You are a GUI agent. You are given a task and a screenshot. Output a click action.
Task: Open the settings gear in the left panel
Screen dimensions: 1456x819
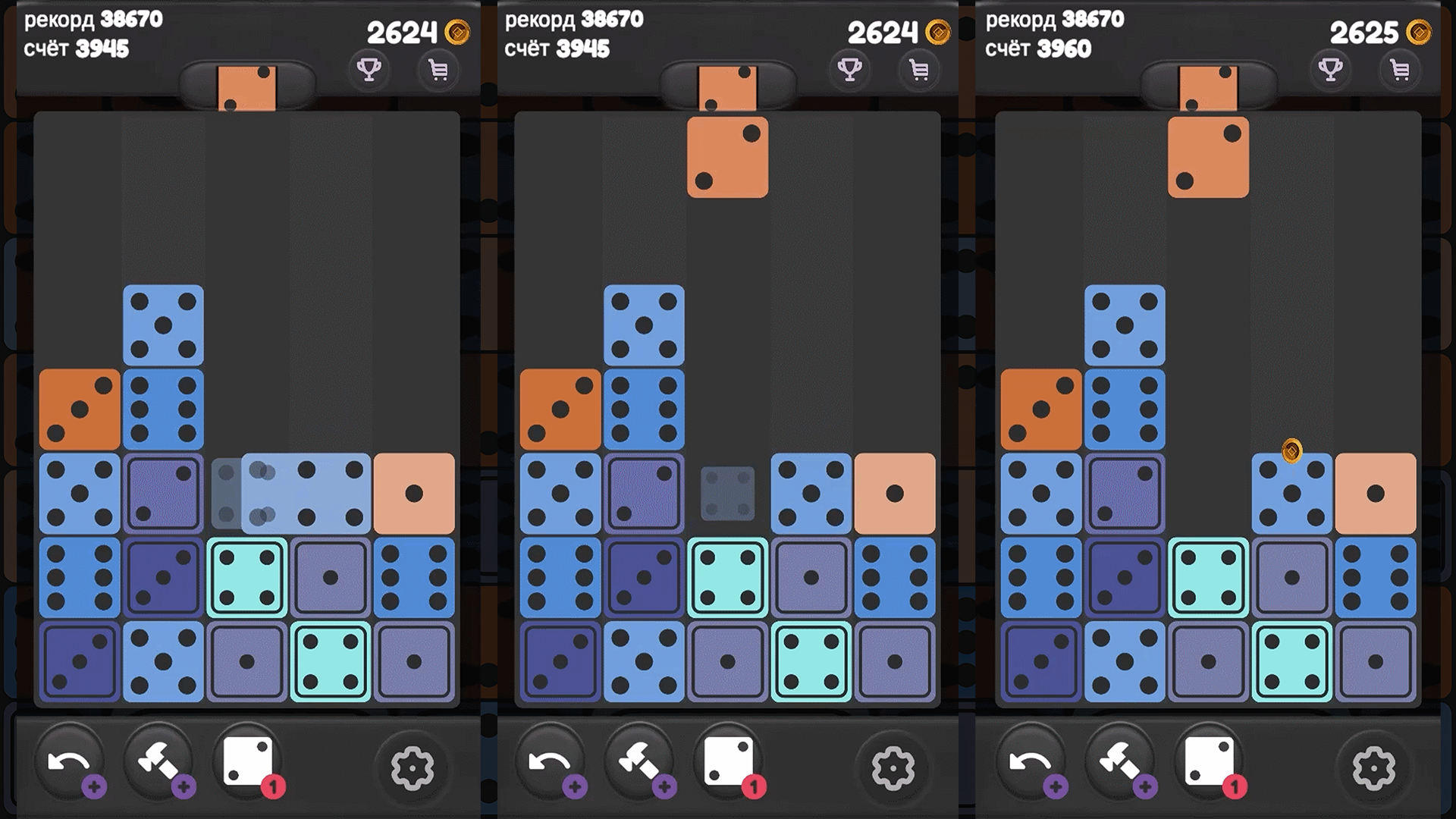click(x=413, y=768)
